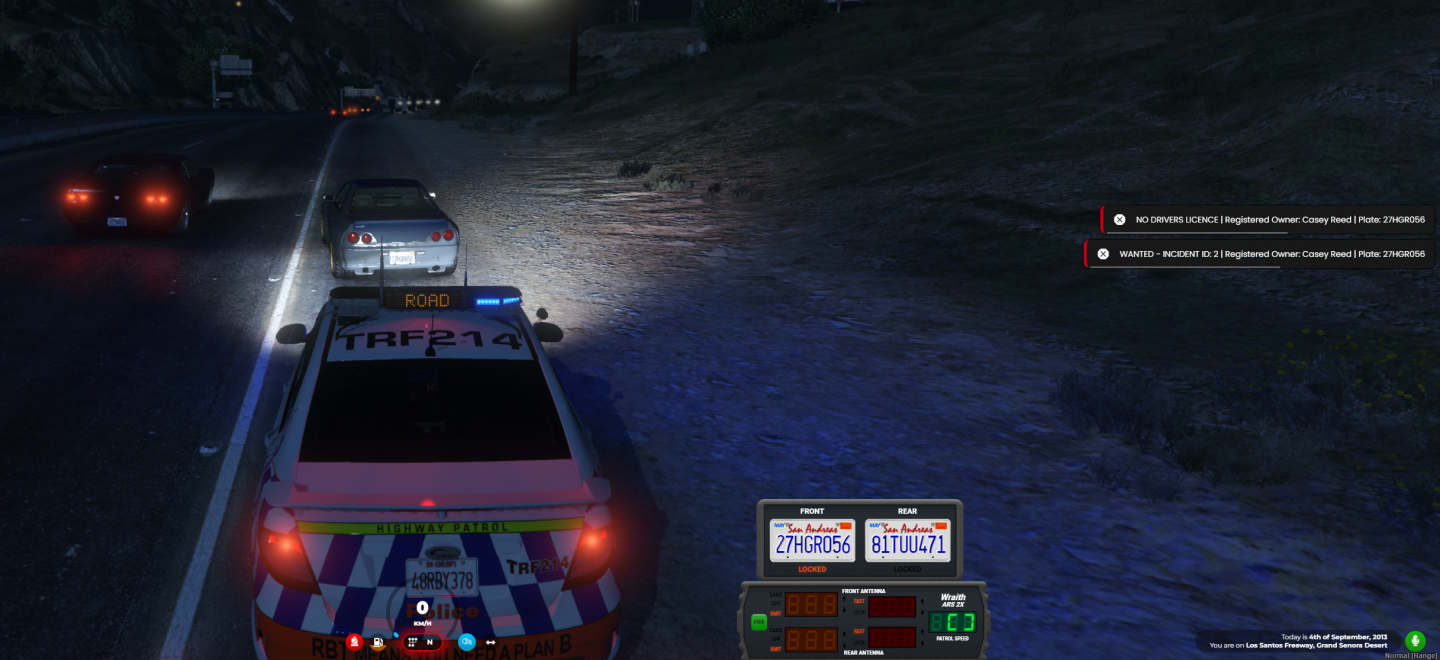The width and height of the screenshot is (1440, 660).
Task: Toggle the radar green PWR button
Action: (x=759, y=622)
